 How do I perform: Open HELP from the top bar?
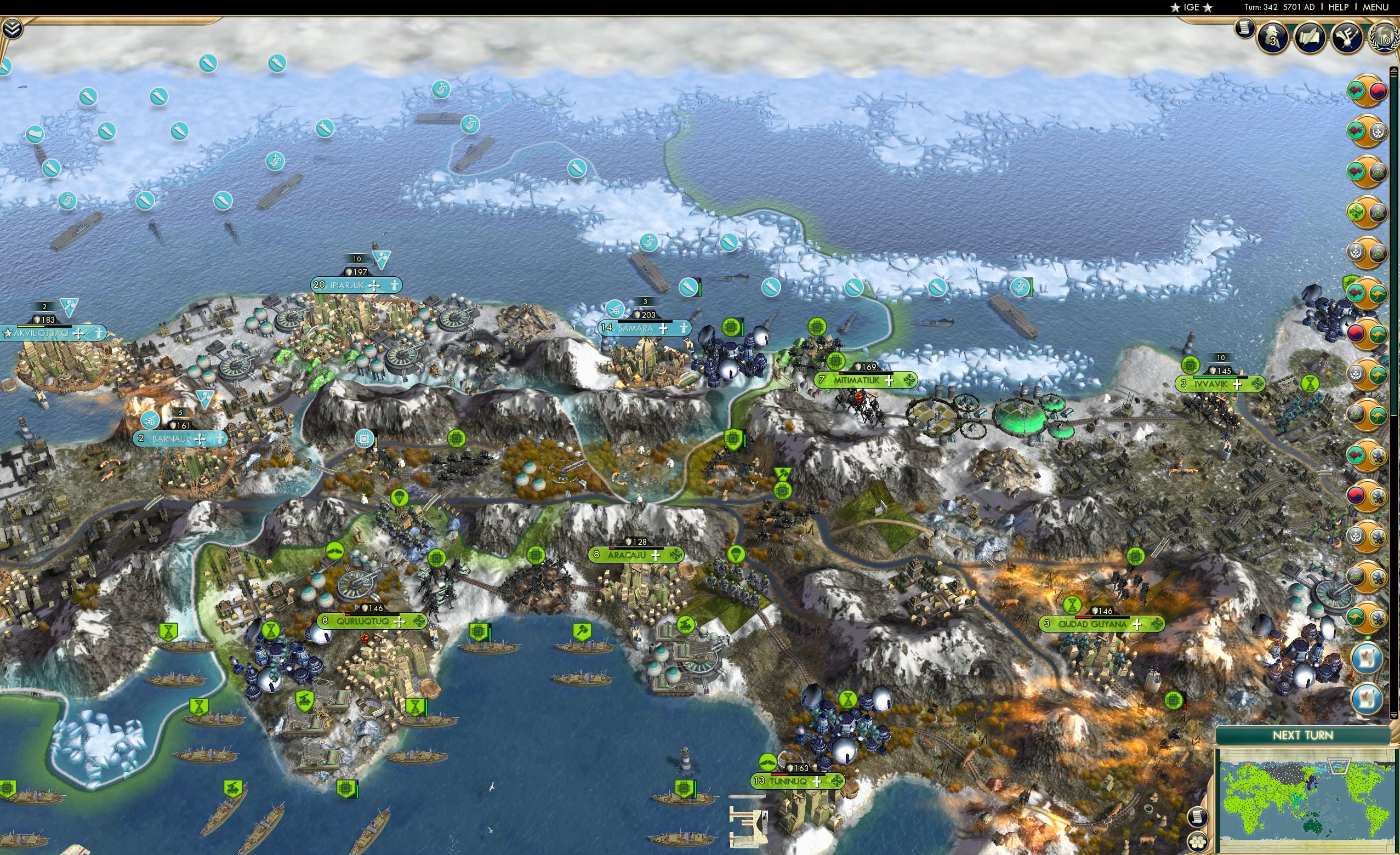[x=1338, y=7]
